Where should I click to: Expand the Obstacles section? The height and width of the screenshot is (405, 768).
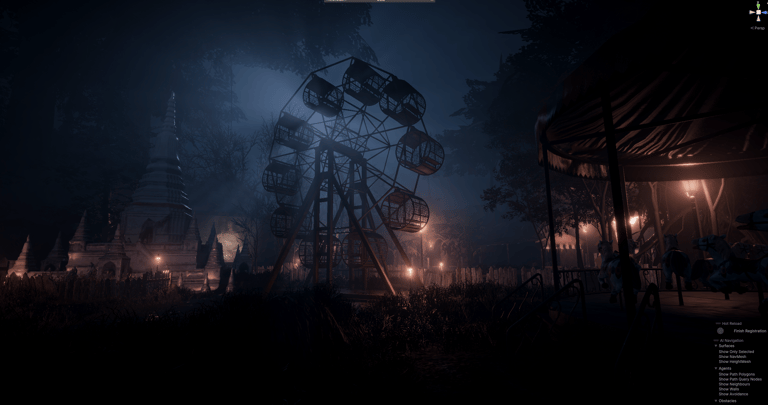(716, 400)
